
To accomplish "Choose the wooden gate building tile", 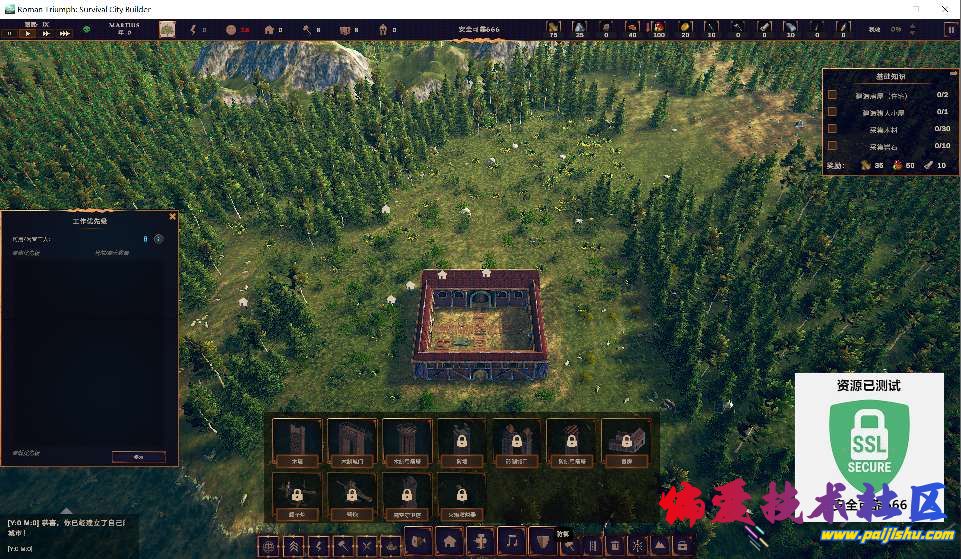I will coord(352,441).
